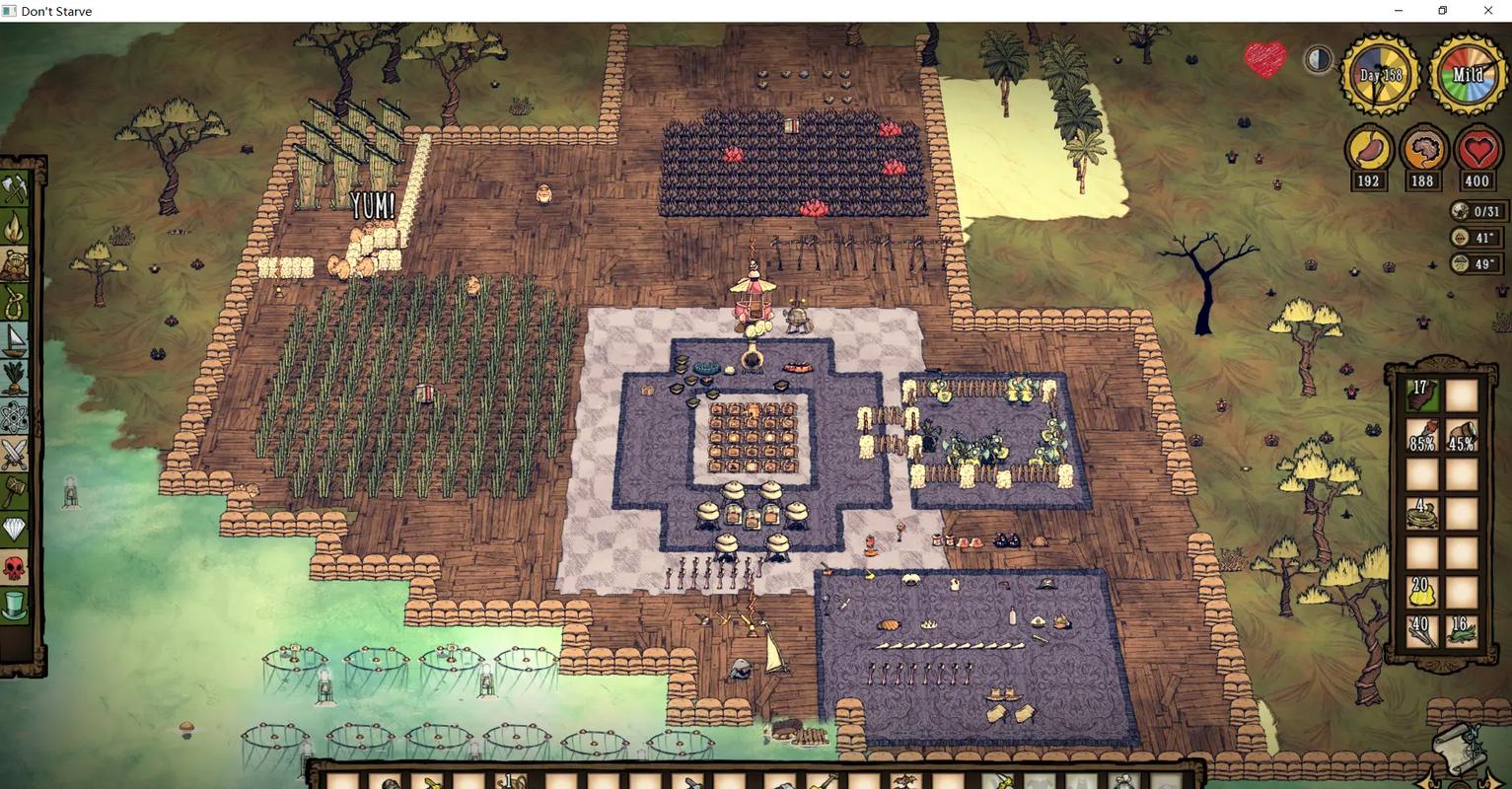Select the green stack of 16
1512x789 pixels.
click(1461, 630)
